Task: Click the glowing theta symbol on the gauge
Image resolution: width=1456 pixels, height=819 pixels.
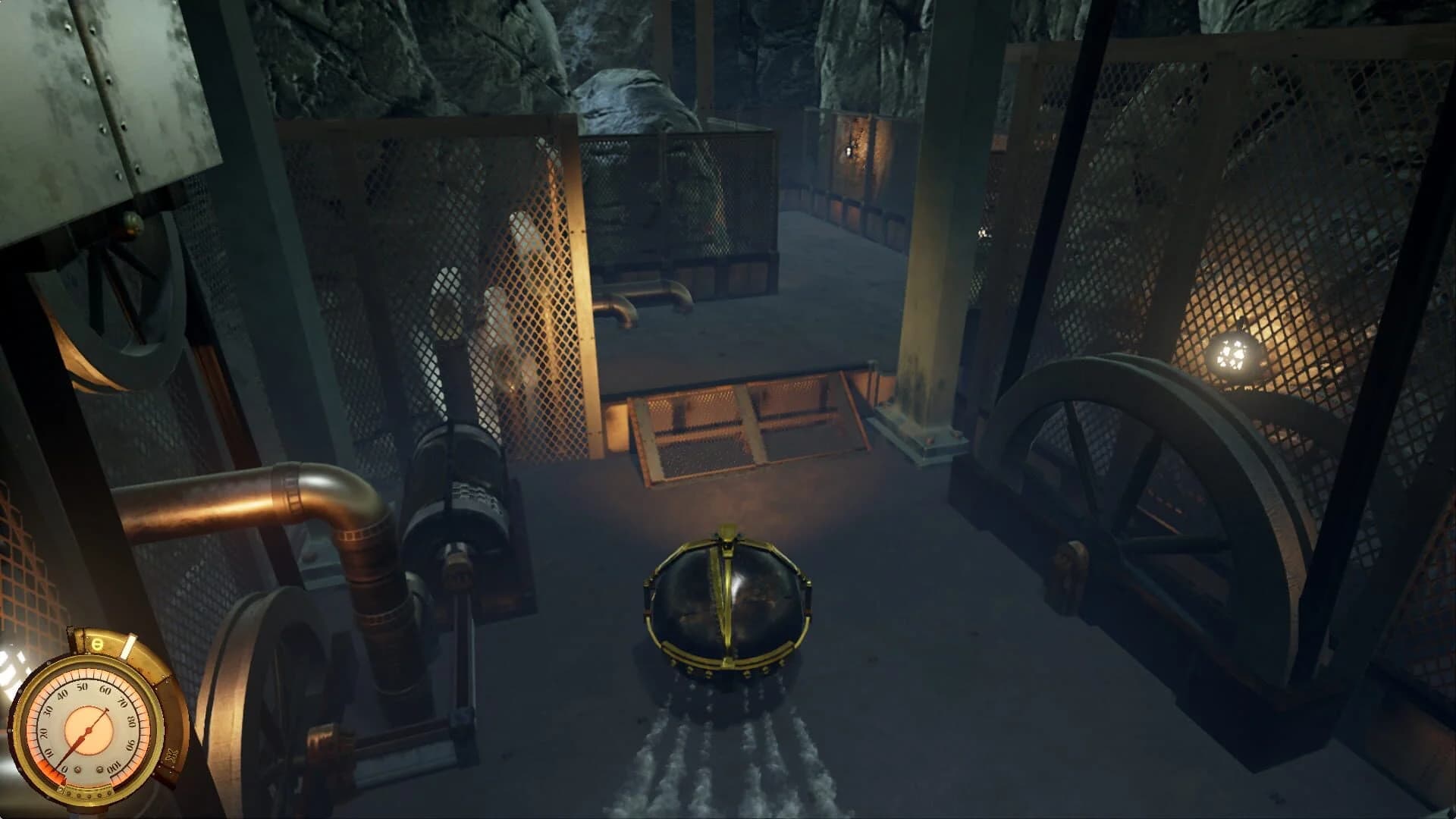Action: click(x=98, y=644)
